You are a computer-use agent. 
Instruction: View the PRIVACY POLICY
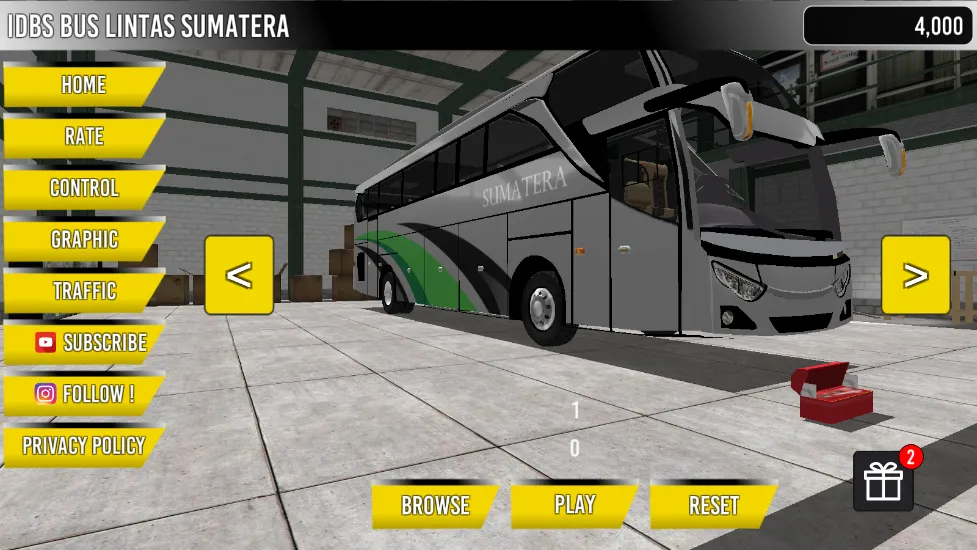pyautogui.click(x=83, y=446)
